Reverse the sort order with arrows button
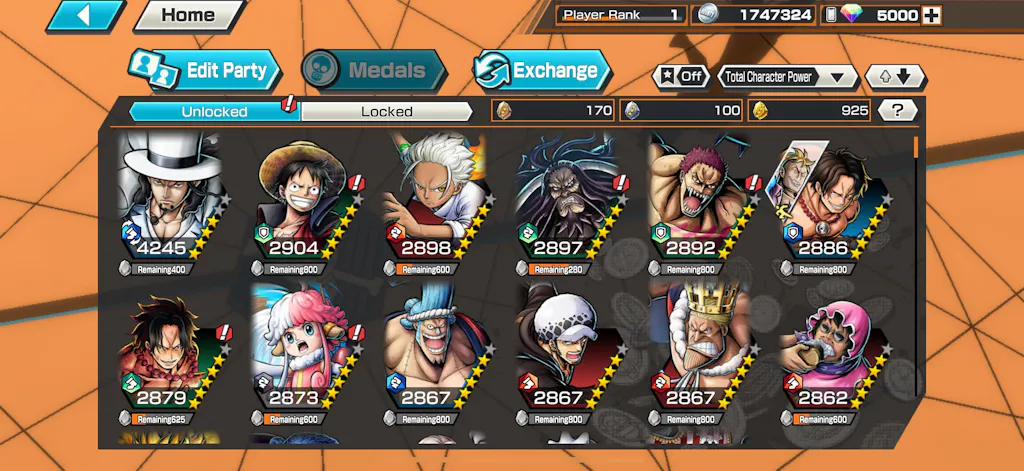1024x471 pixels. click(x=895, y=76)
